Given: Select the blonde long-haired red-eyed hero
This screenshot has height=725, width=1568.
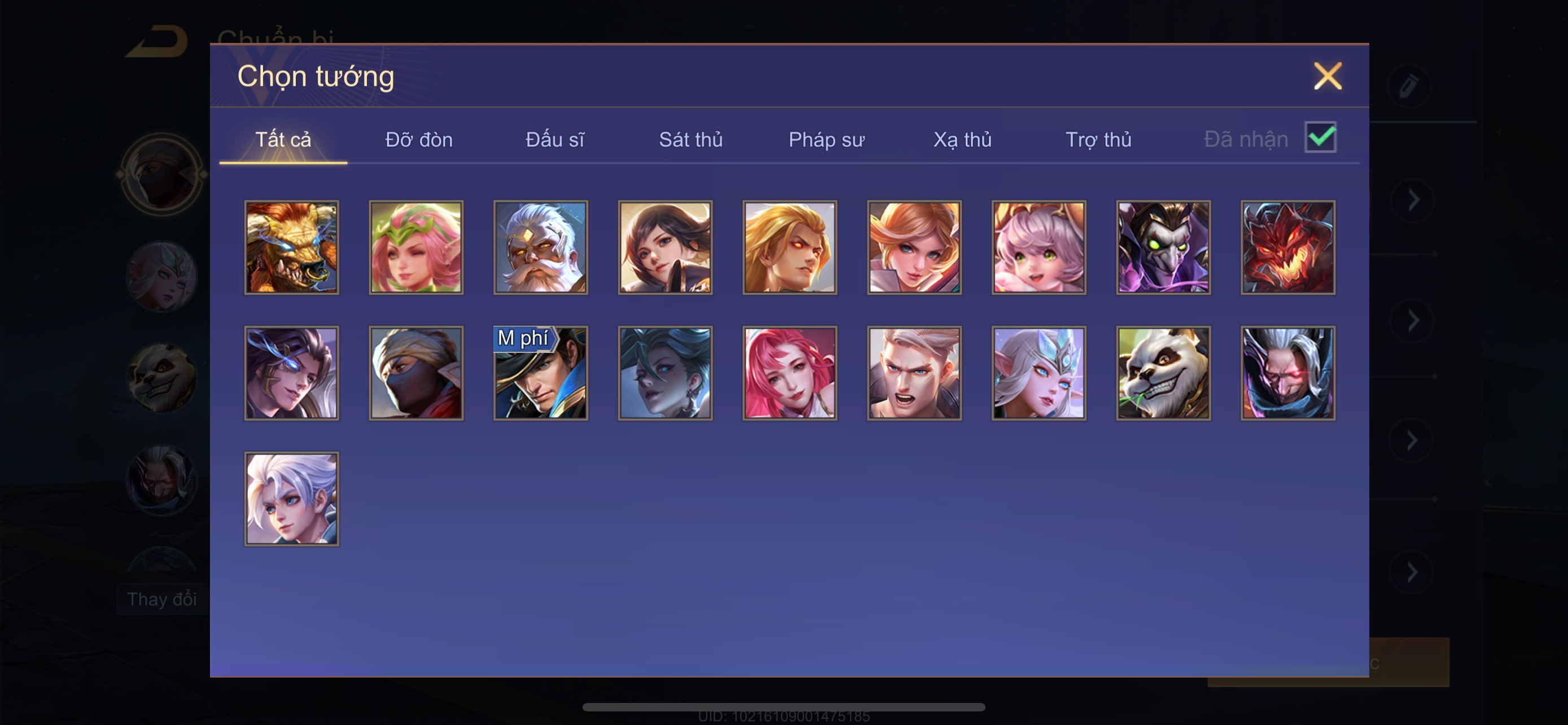Looking at the screenshot, I should (790, 247).
